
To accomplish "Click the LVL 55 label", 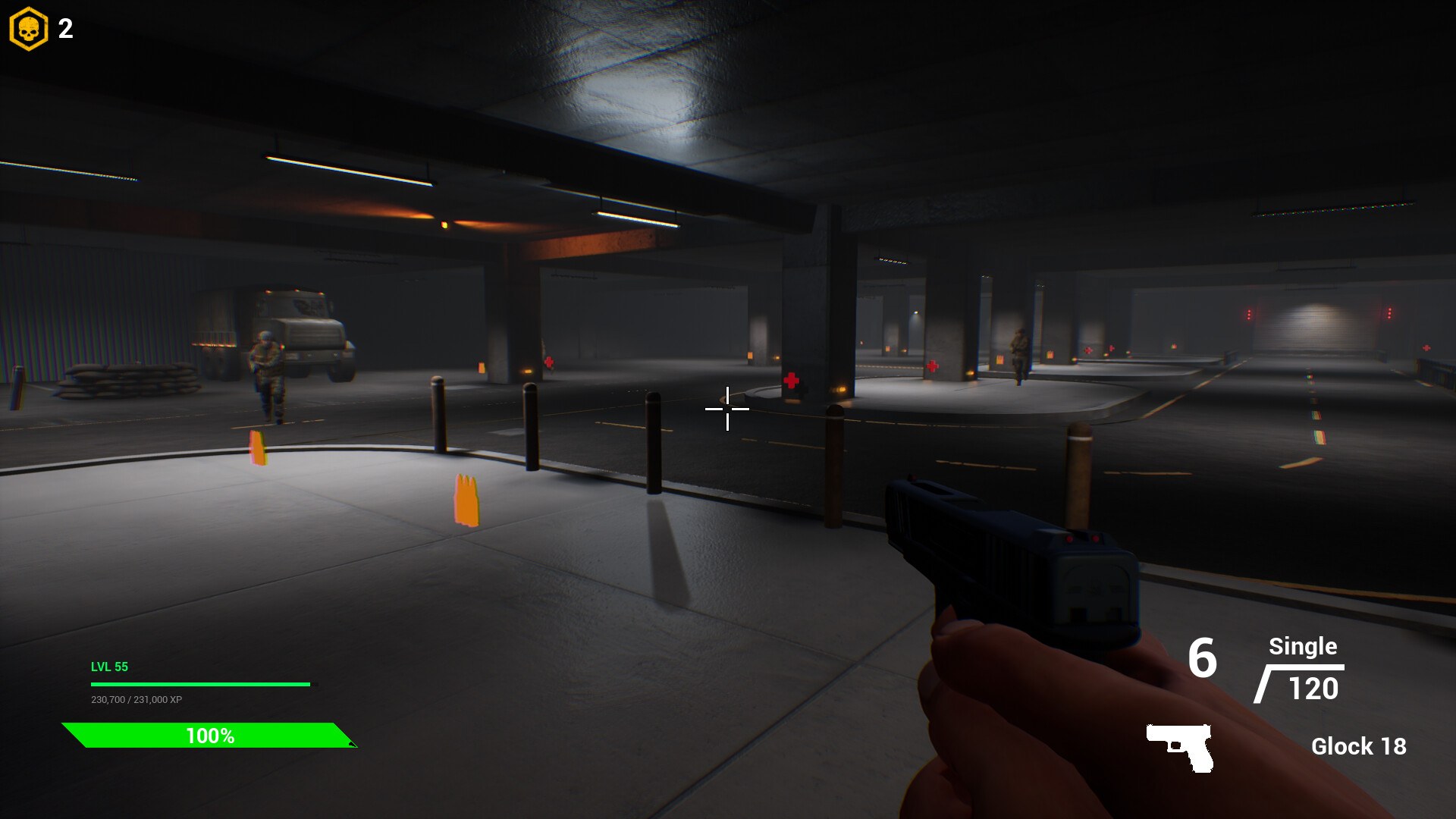I will click(x=109, y=667).
